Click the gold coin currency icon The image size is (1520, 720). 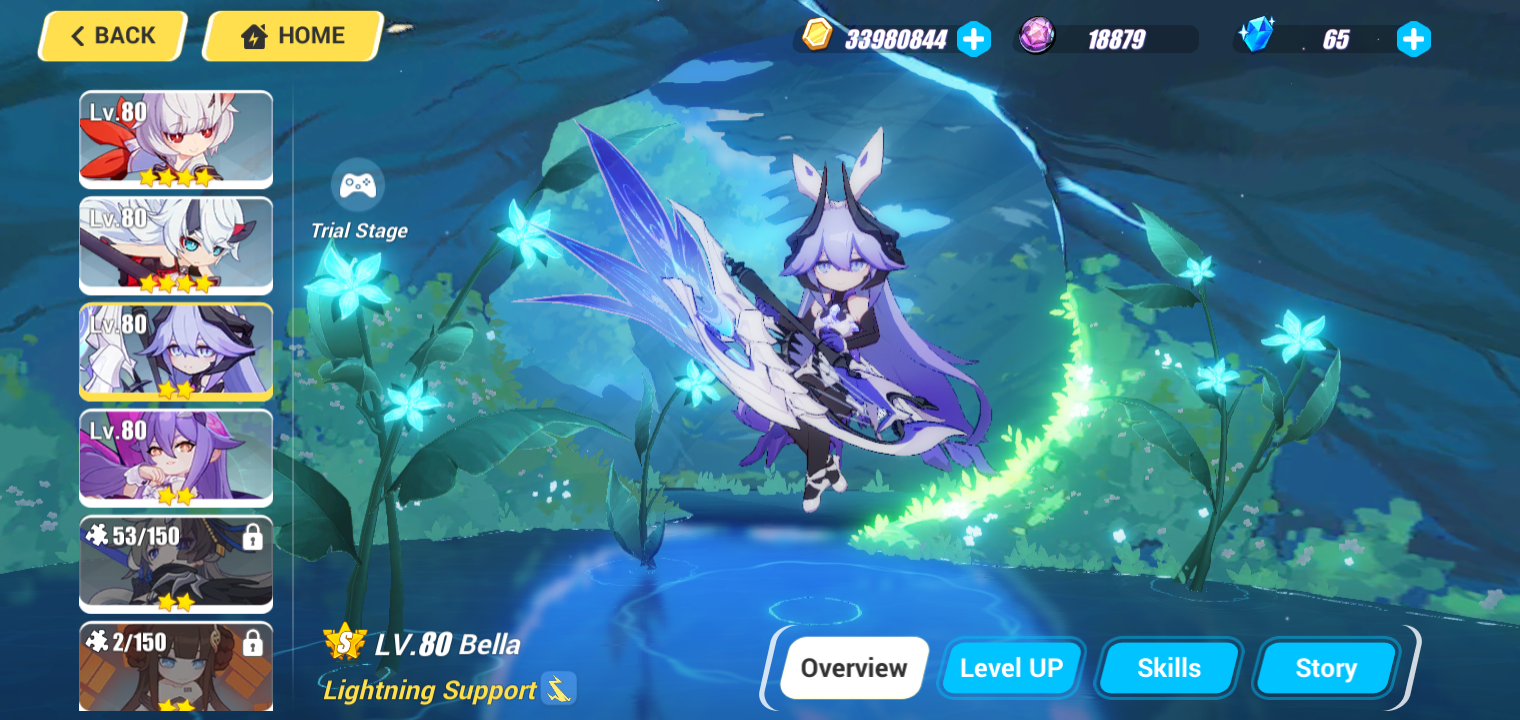[817, 37]
